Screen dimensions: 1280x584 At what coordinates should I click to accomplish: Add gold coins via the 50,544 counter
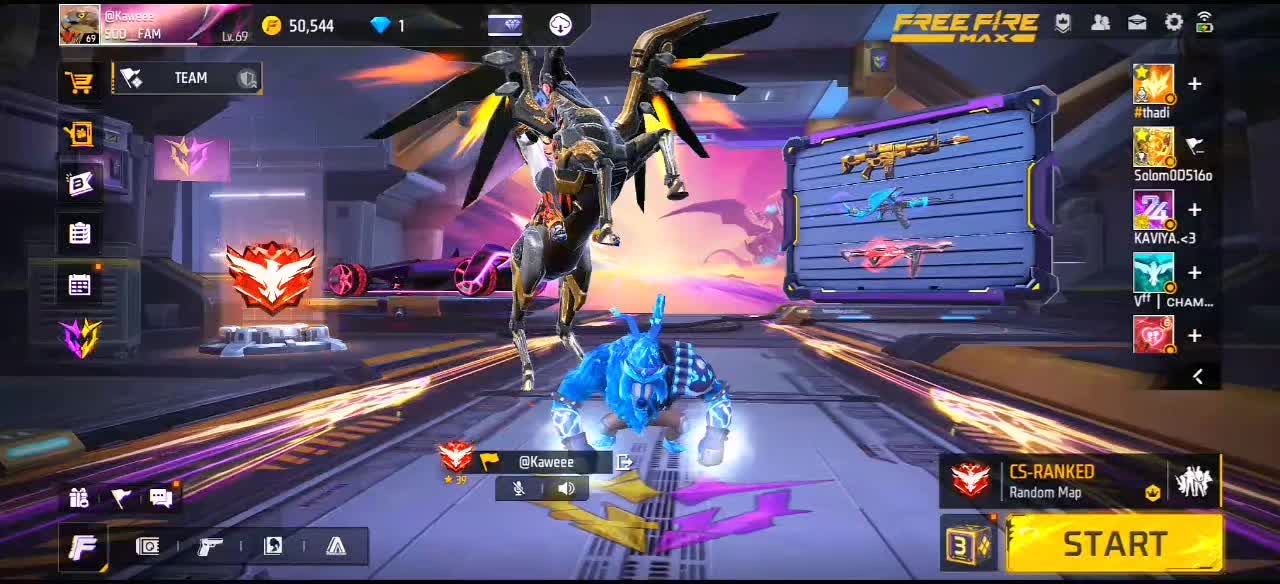point(299,26)
